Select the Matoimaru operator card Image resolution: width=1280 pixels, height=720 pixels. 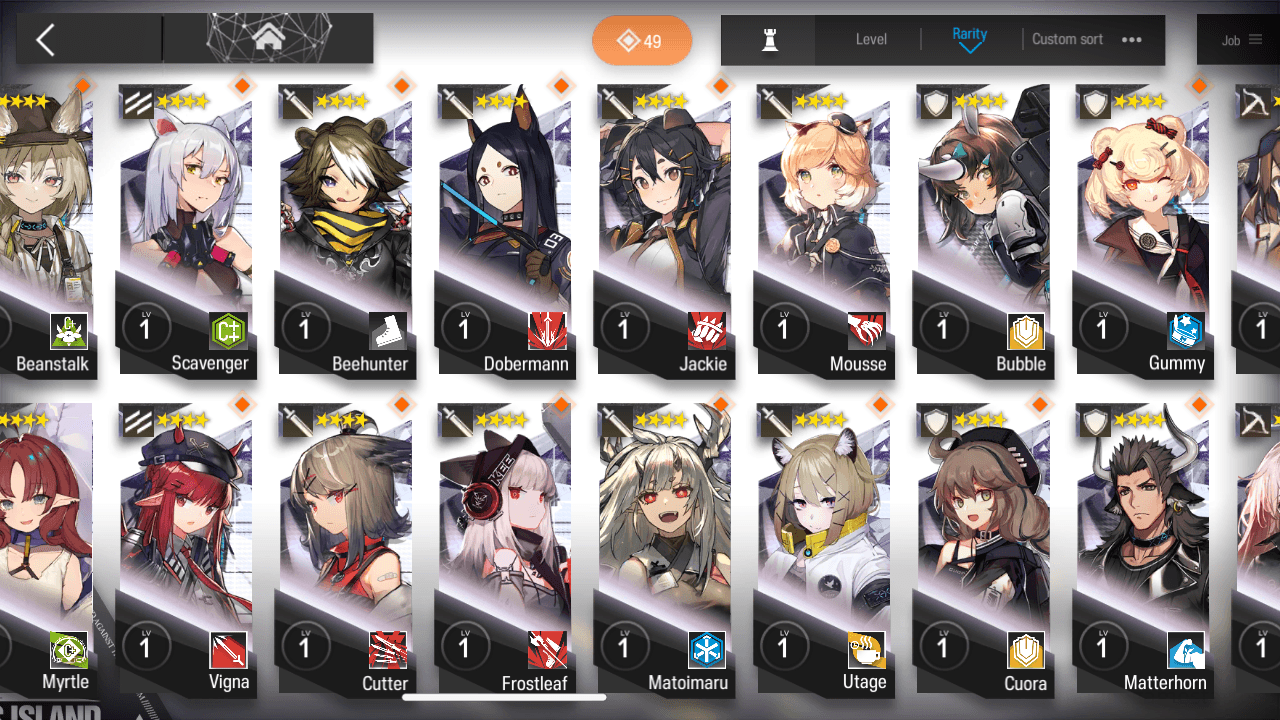tap(665, 550)
